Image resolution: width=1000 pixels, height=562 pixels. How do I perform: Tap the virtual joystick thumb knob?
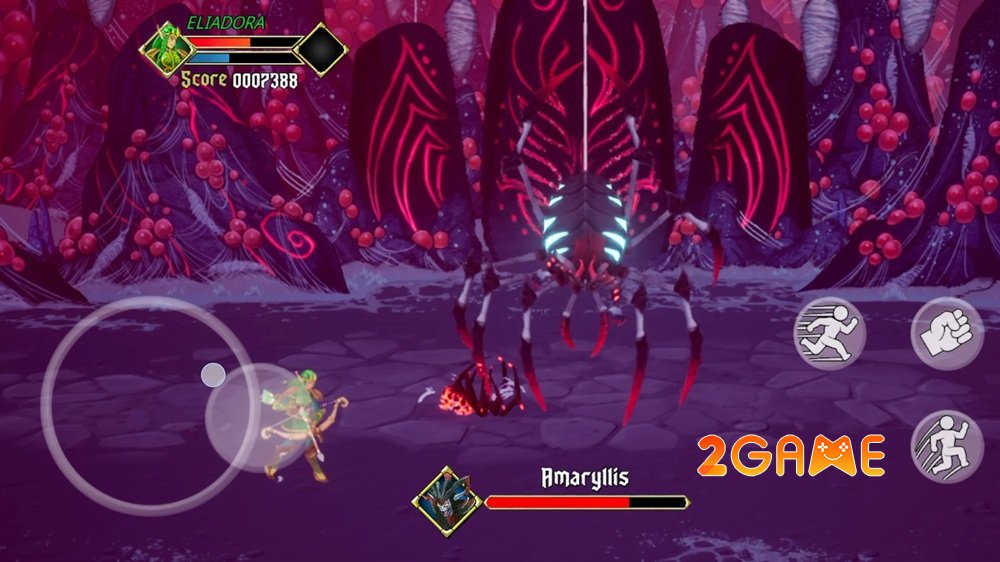point(213,375)
